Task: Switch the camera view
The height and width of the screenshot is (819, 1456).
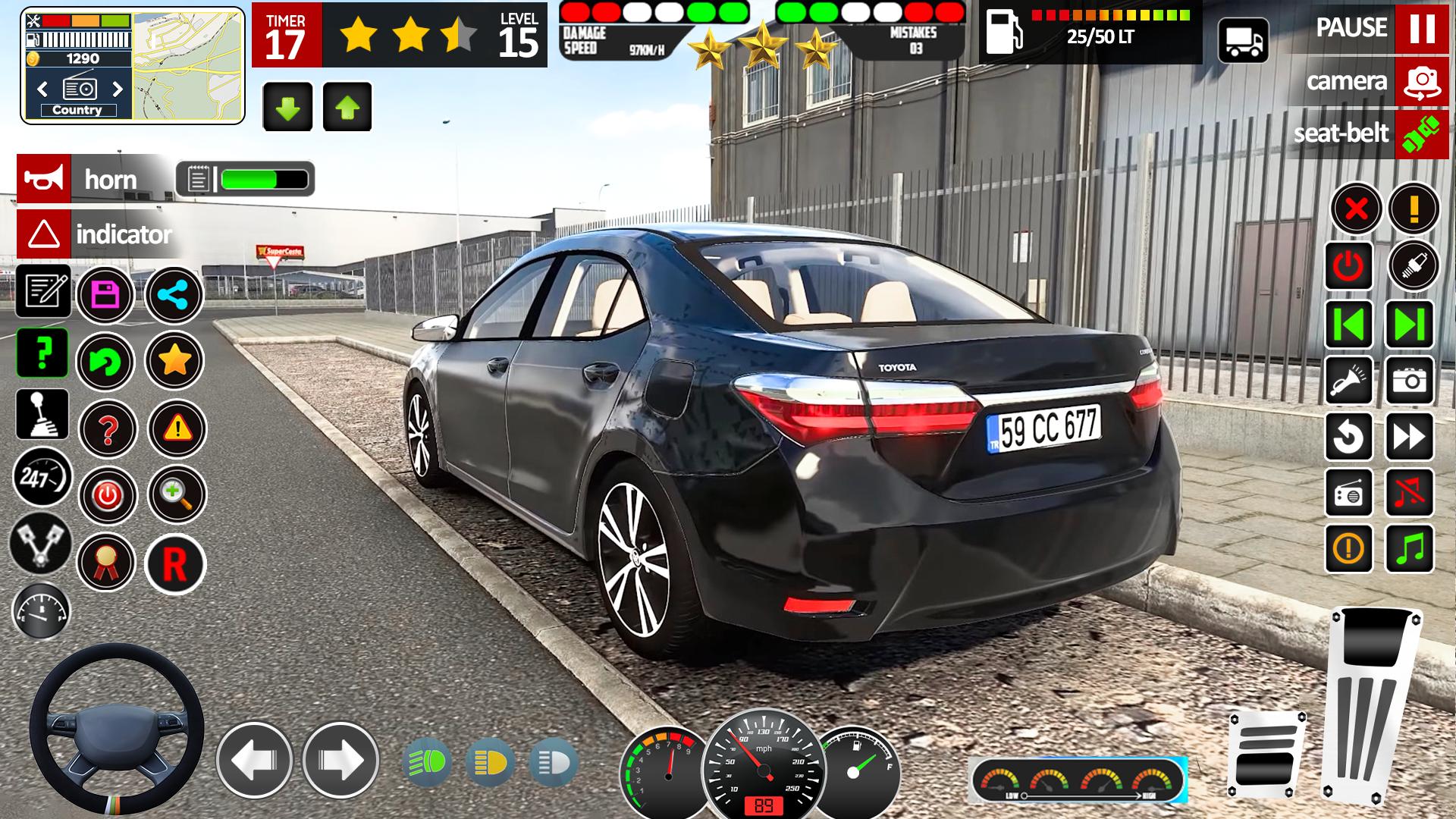Action: 1421,81
